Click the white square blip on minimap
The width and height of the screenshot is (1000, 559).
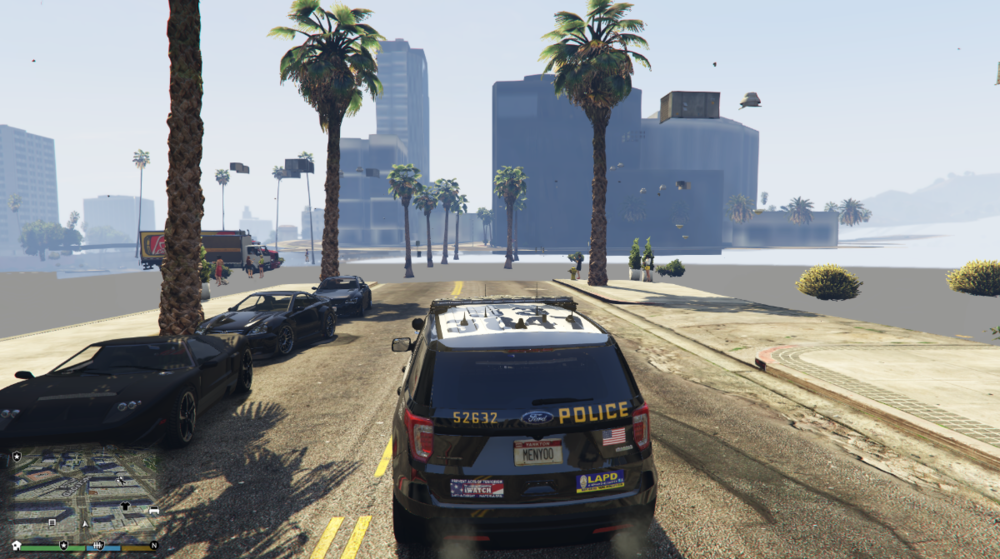[52, 522]
